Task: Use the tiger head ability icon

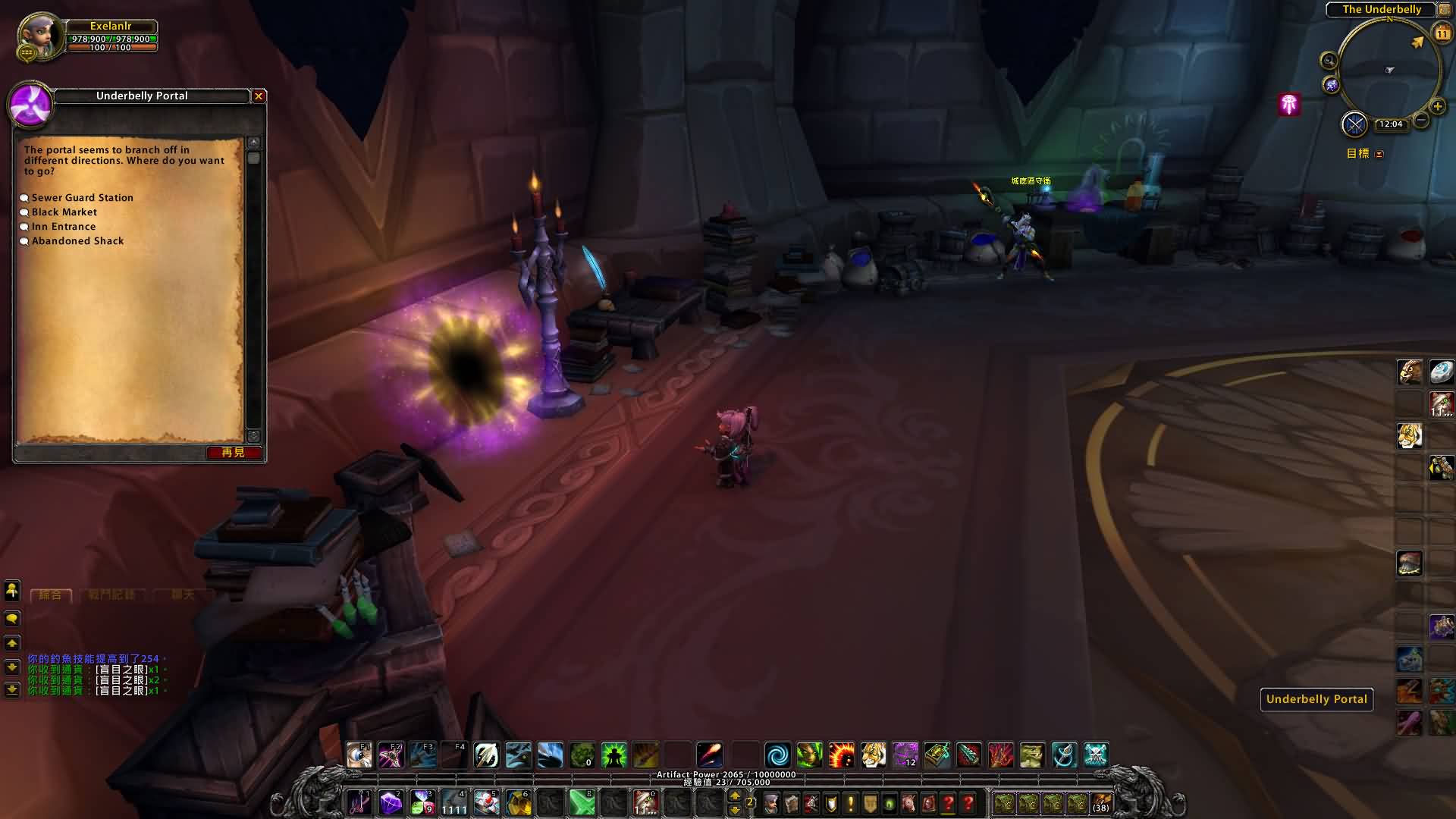Action: click(874, 755)
